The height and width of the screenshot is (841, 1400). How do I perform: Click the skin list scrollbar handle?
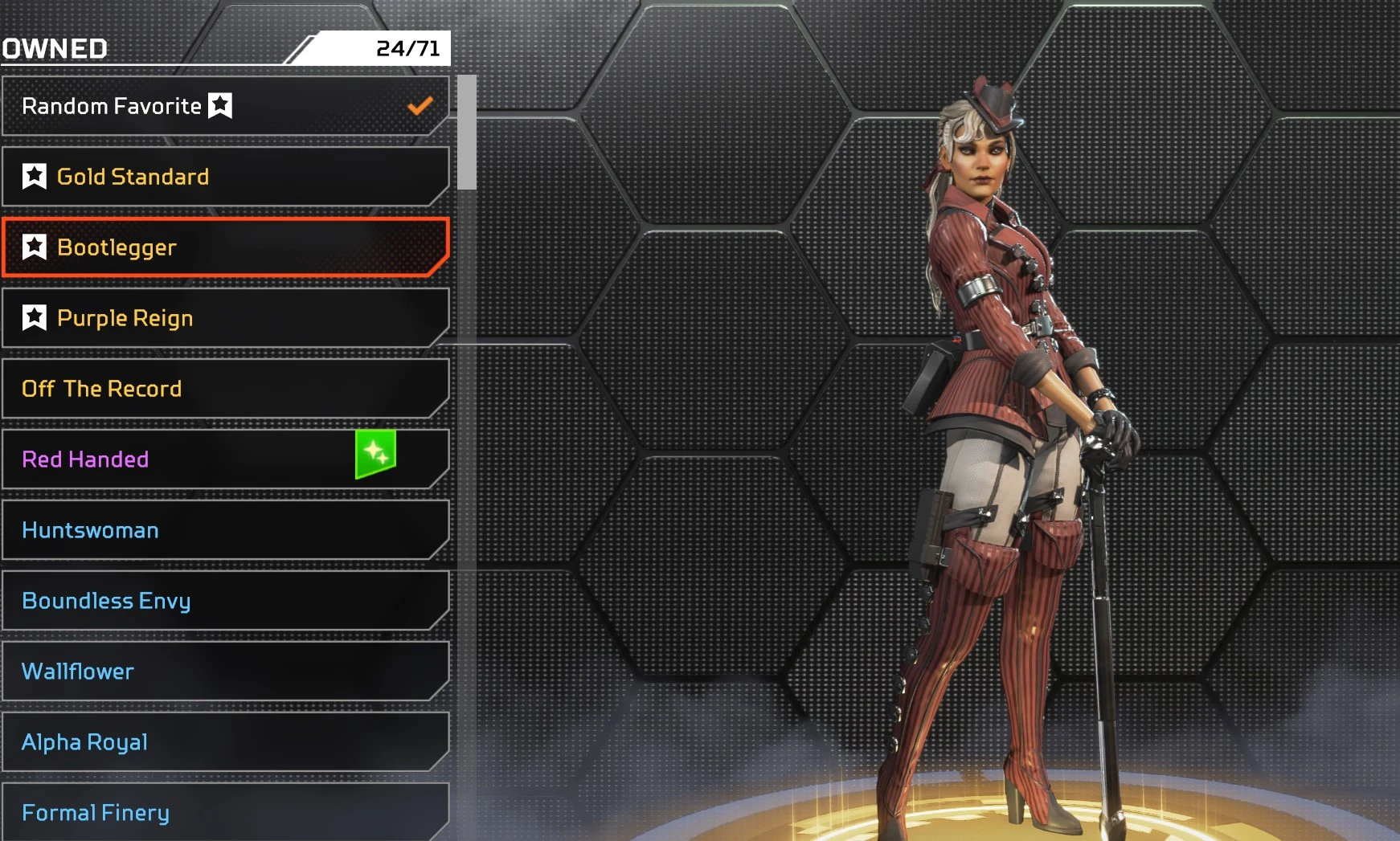(467, 133)
